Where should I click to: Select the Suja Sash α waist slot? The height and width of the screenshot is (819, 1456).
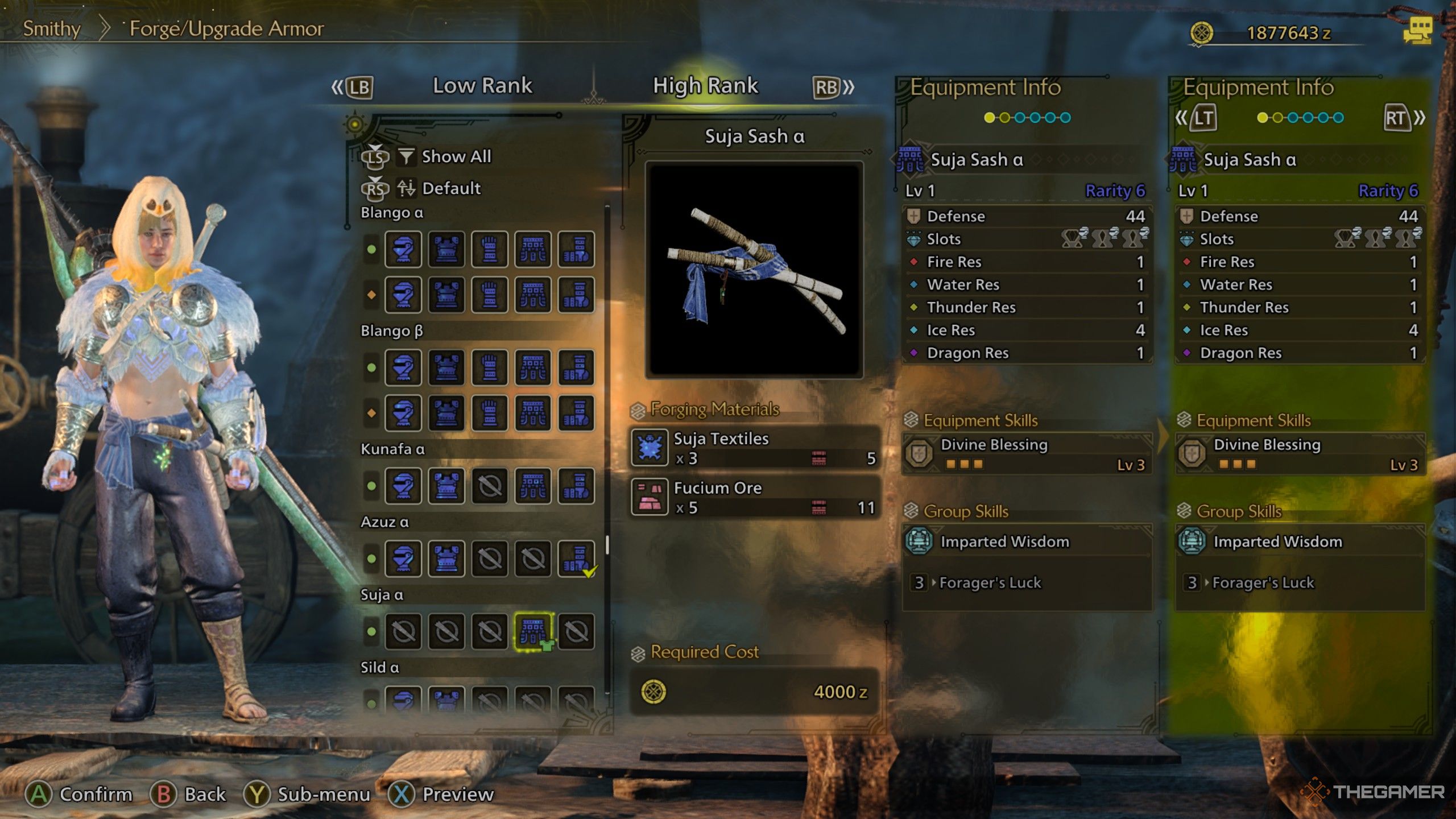(x=533, y=631)
